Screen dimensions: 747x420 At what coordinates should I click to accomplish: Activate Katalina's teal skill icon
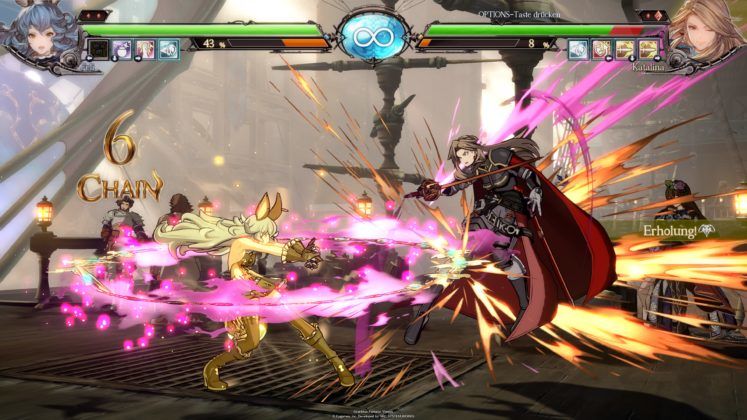[x=578, y=48]
